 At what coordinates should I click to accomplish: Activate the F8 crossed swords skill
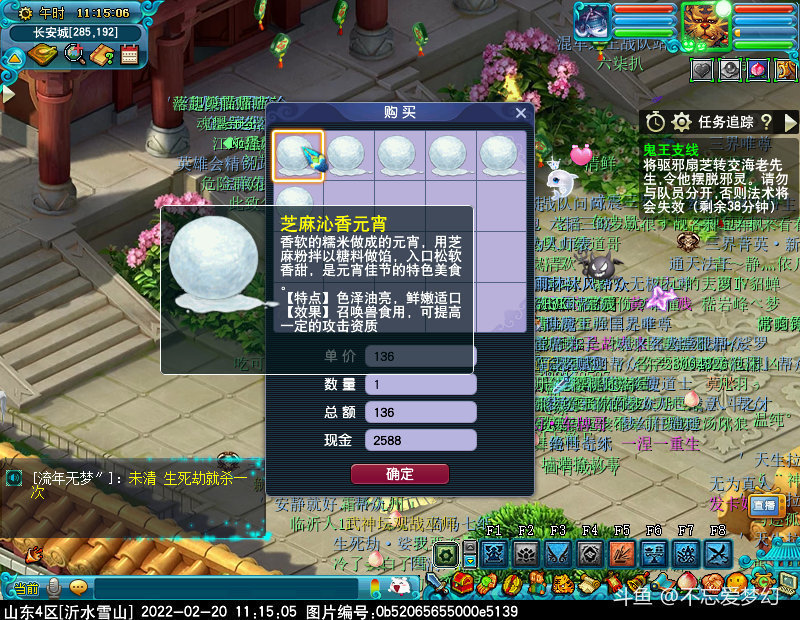click(x=719, y=553)
